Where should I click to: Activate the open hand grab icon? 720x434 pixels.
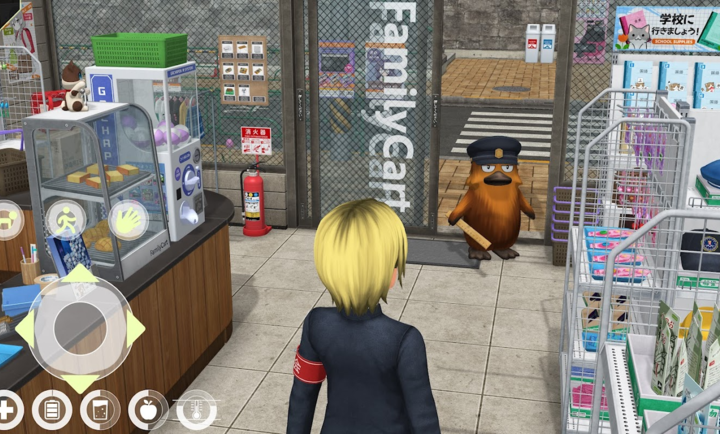click(127, 219)
